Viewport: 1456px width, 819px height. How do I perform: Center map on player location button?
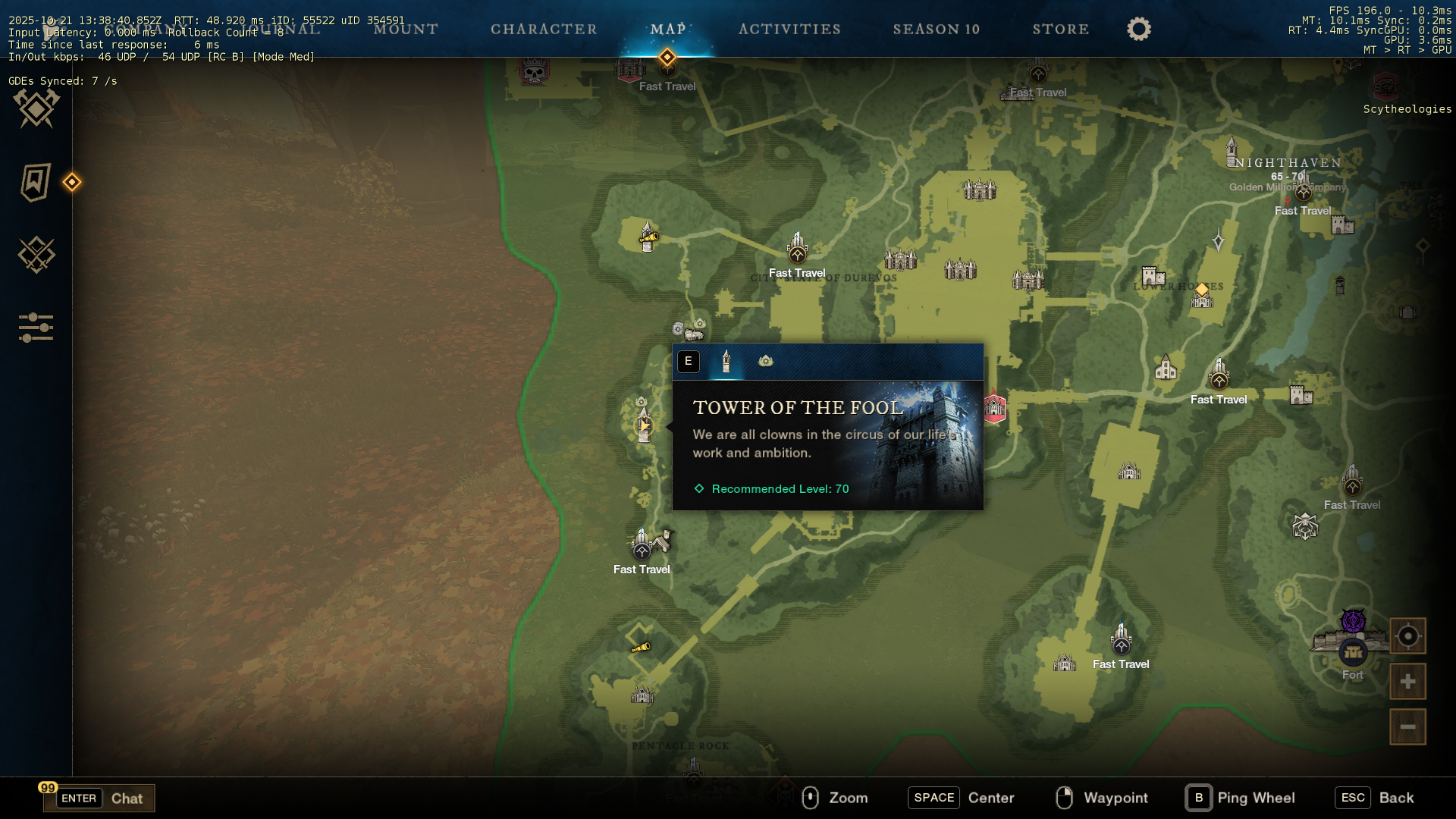tap(1407, 636)
